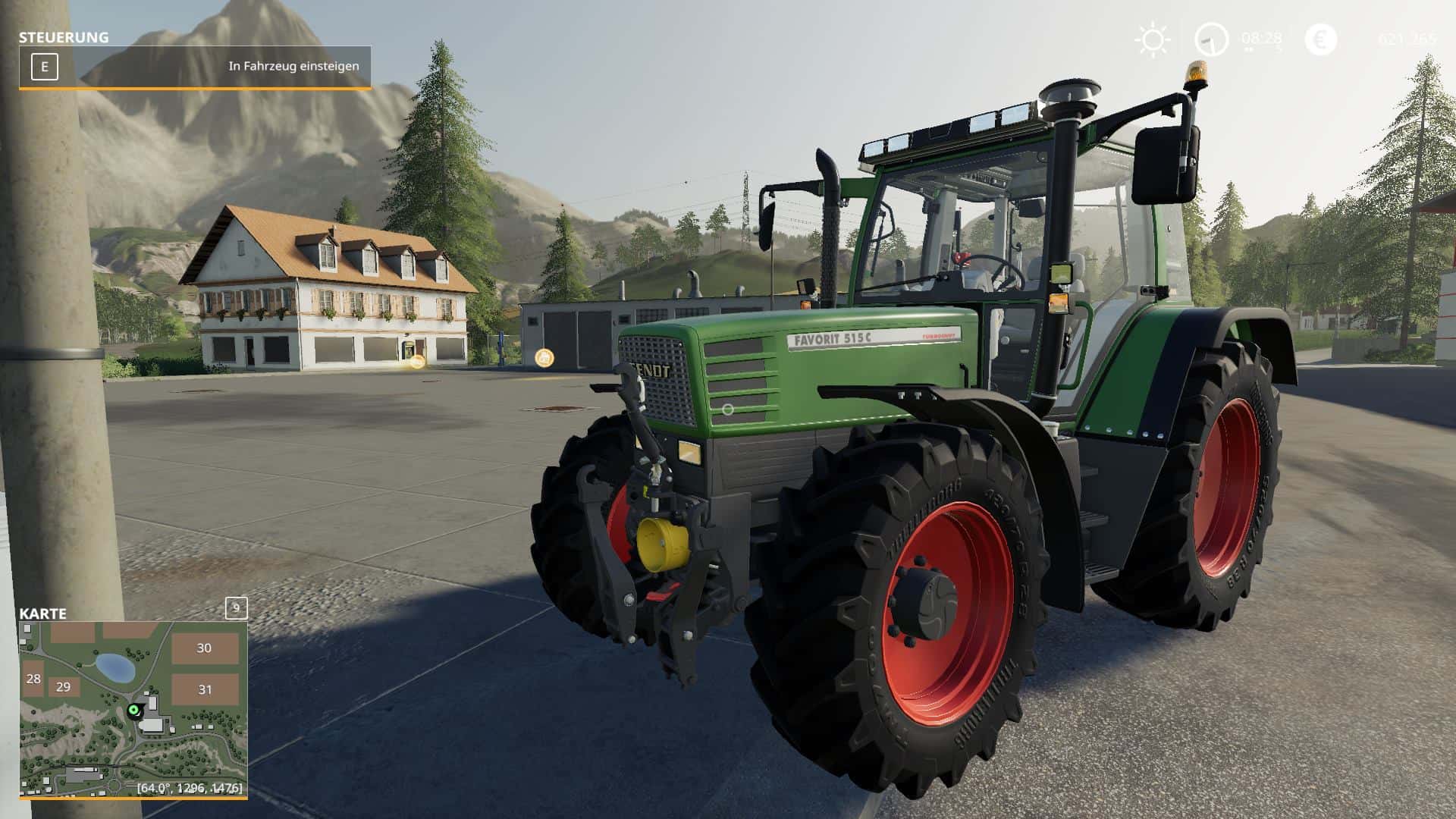The image size is (1456, 819).
Task: Click the key hint 9 on minimap
Action: coord(235,609)
